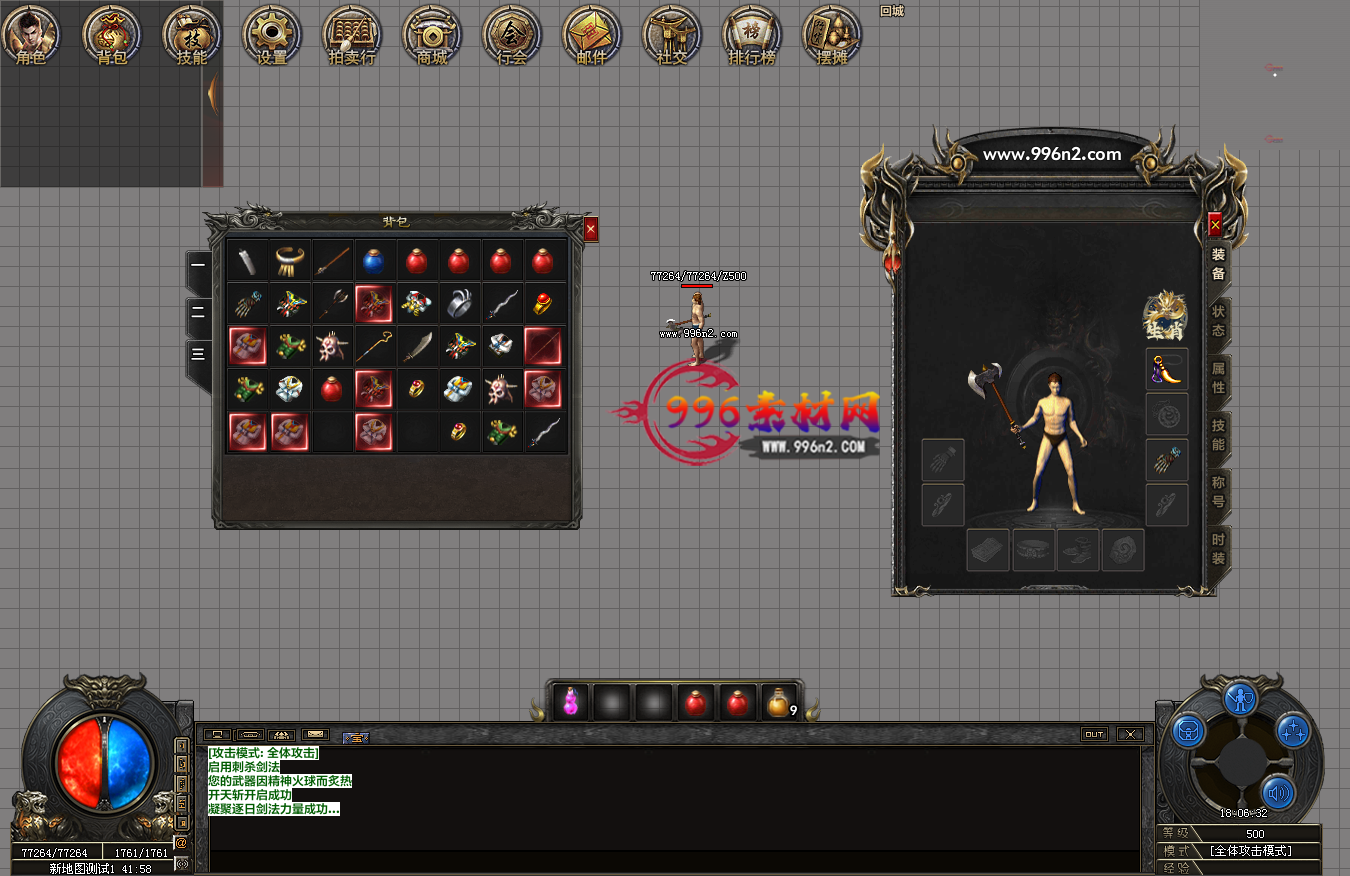
Task: Open the 技能 skills menu icon
Action: click(191, 35)
